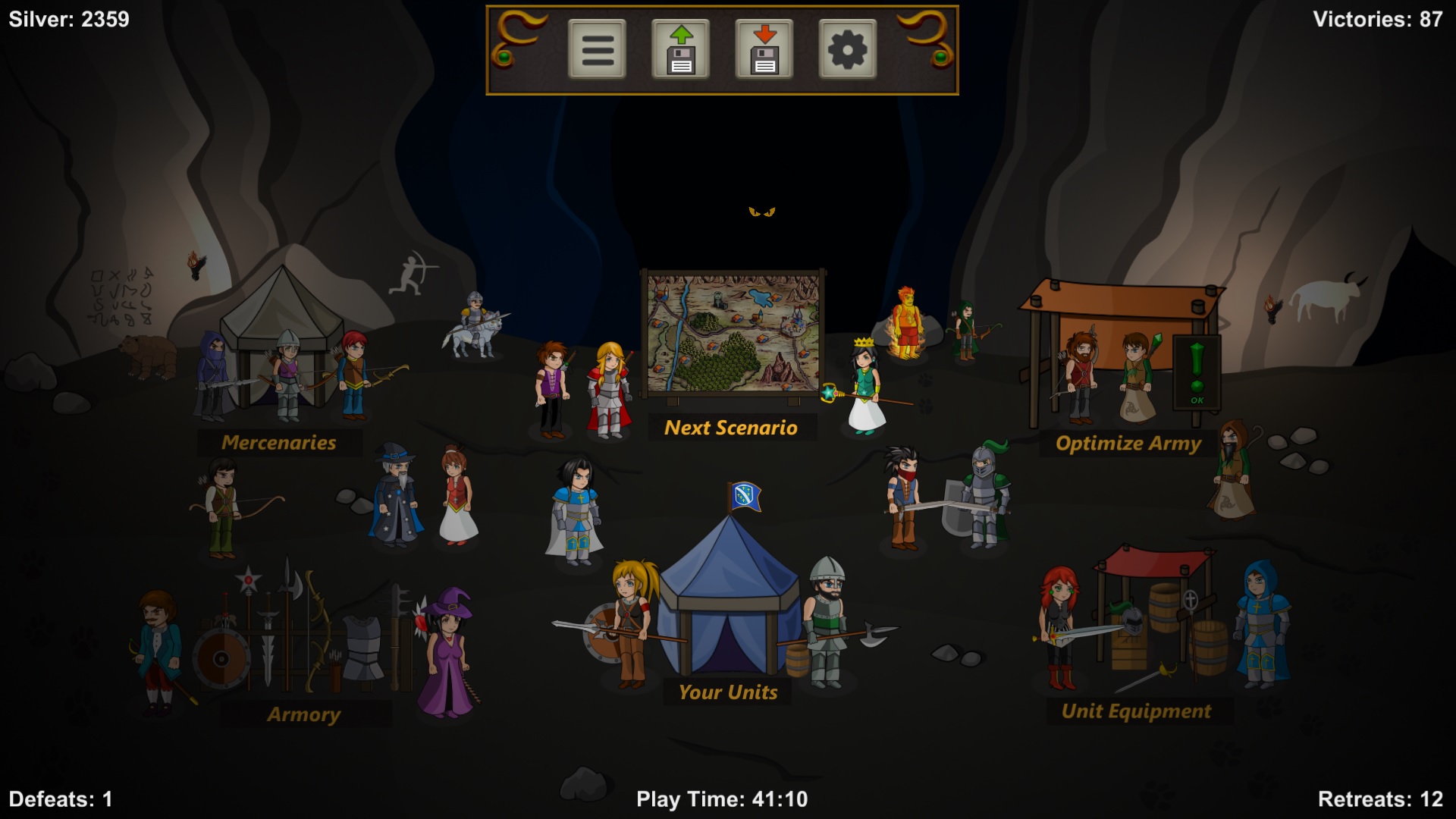Open the Armory
Viewport: 1456px width, 819px height.
click(304, 713)
